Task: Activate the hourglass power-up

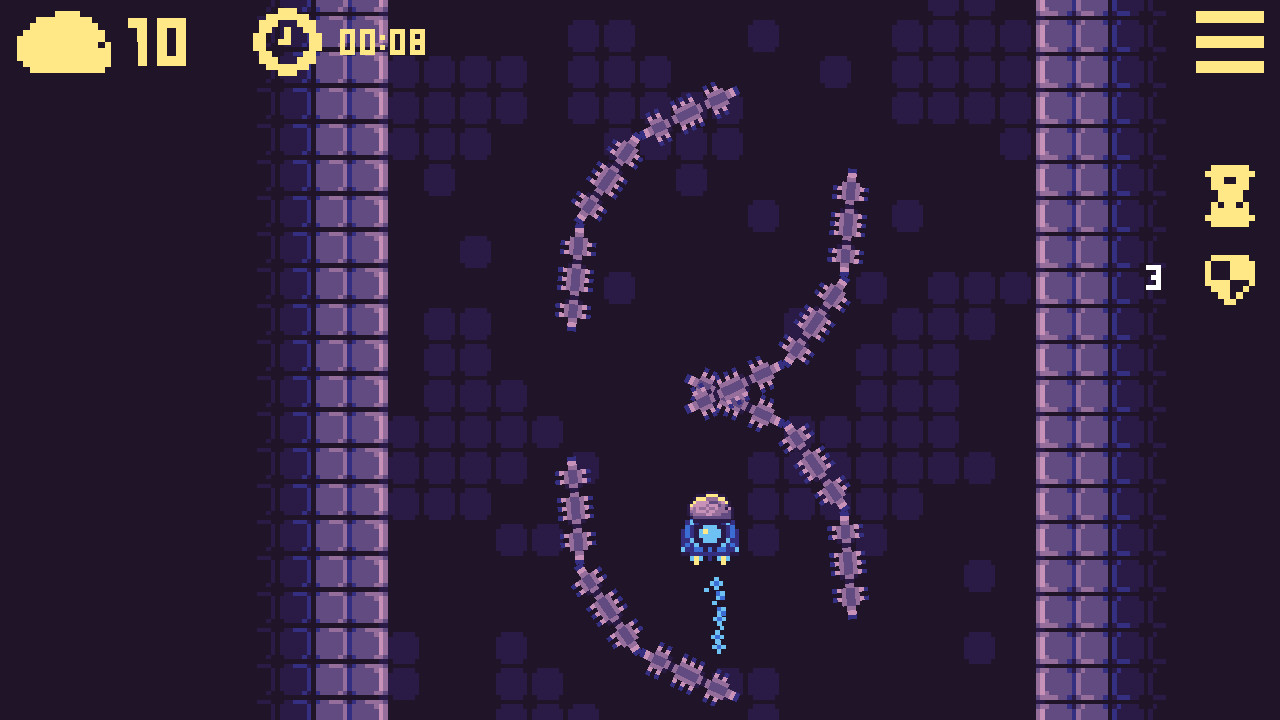Action: click(1228, 196)
